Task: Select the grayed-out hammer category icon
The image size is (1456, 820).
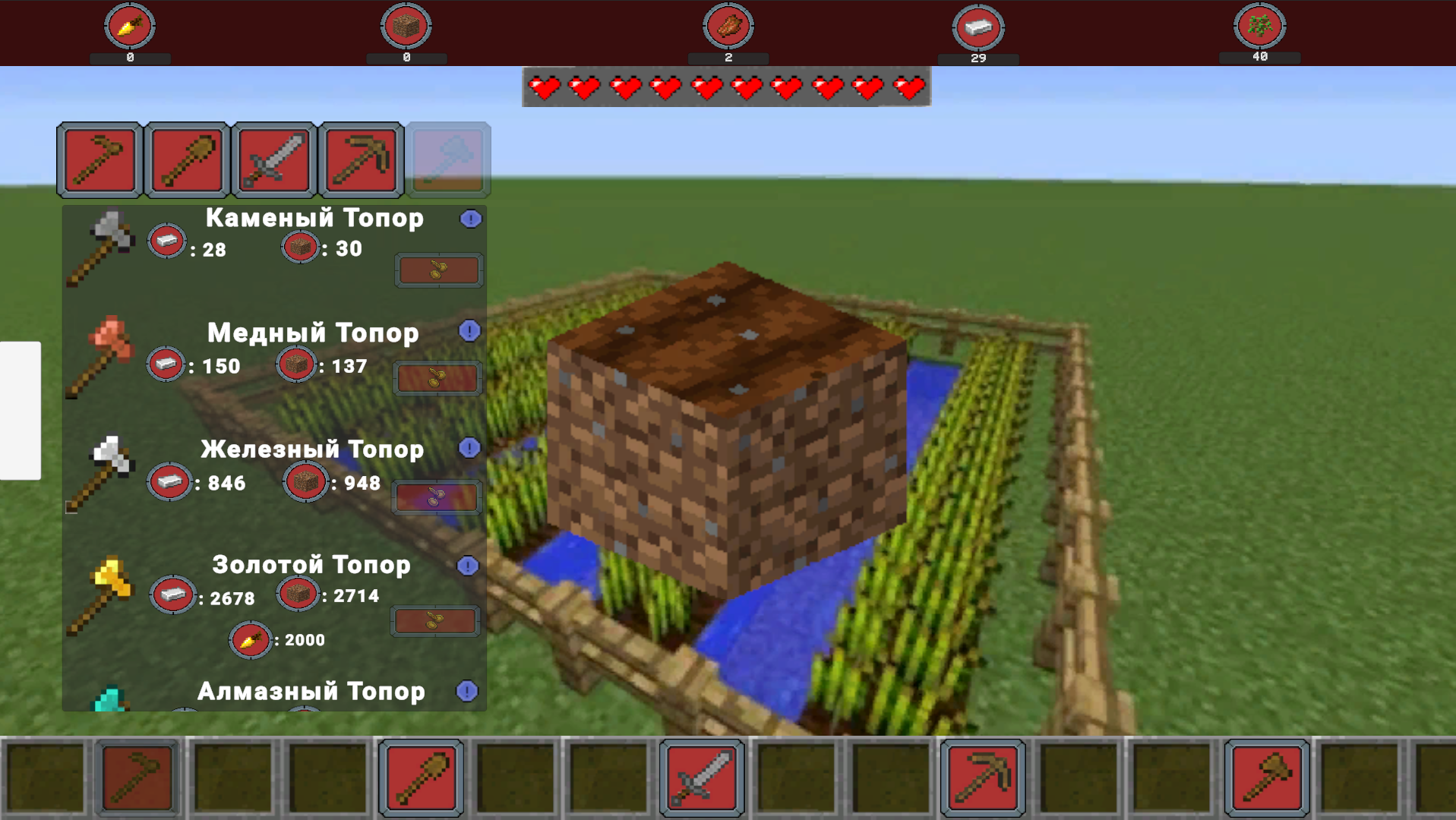Action: (x=448, y=159)
